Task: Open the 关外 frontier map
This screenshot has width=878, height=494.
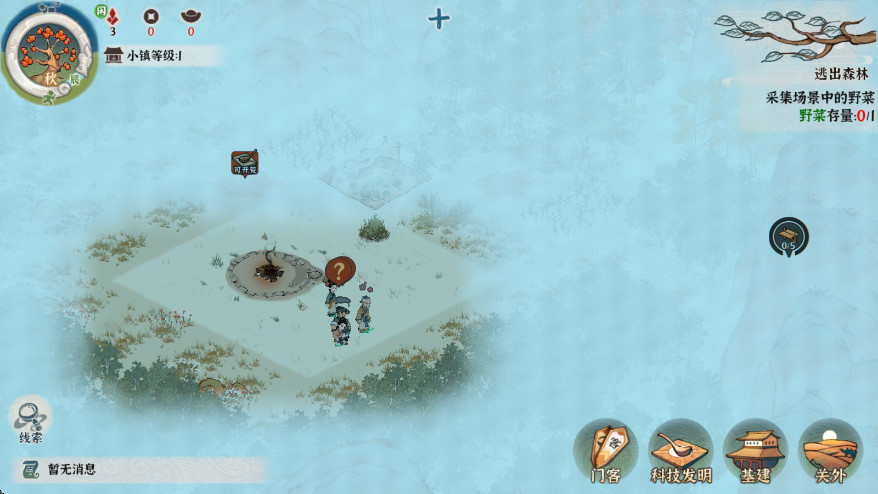Action: tap(830, 452)
